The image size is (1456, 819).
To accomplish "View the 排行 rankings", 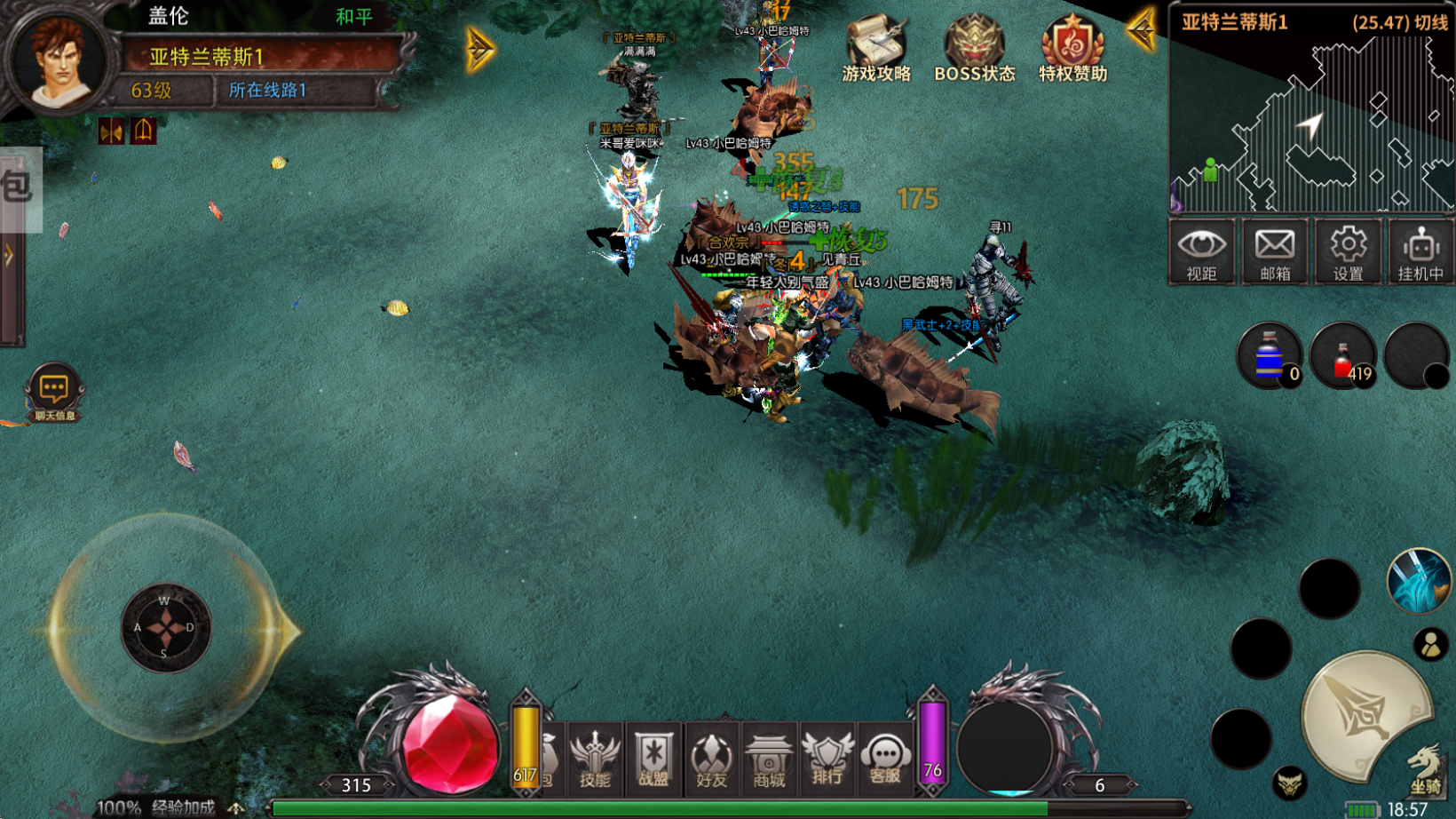I will tap(827, 759).
